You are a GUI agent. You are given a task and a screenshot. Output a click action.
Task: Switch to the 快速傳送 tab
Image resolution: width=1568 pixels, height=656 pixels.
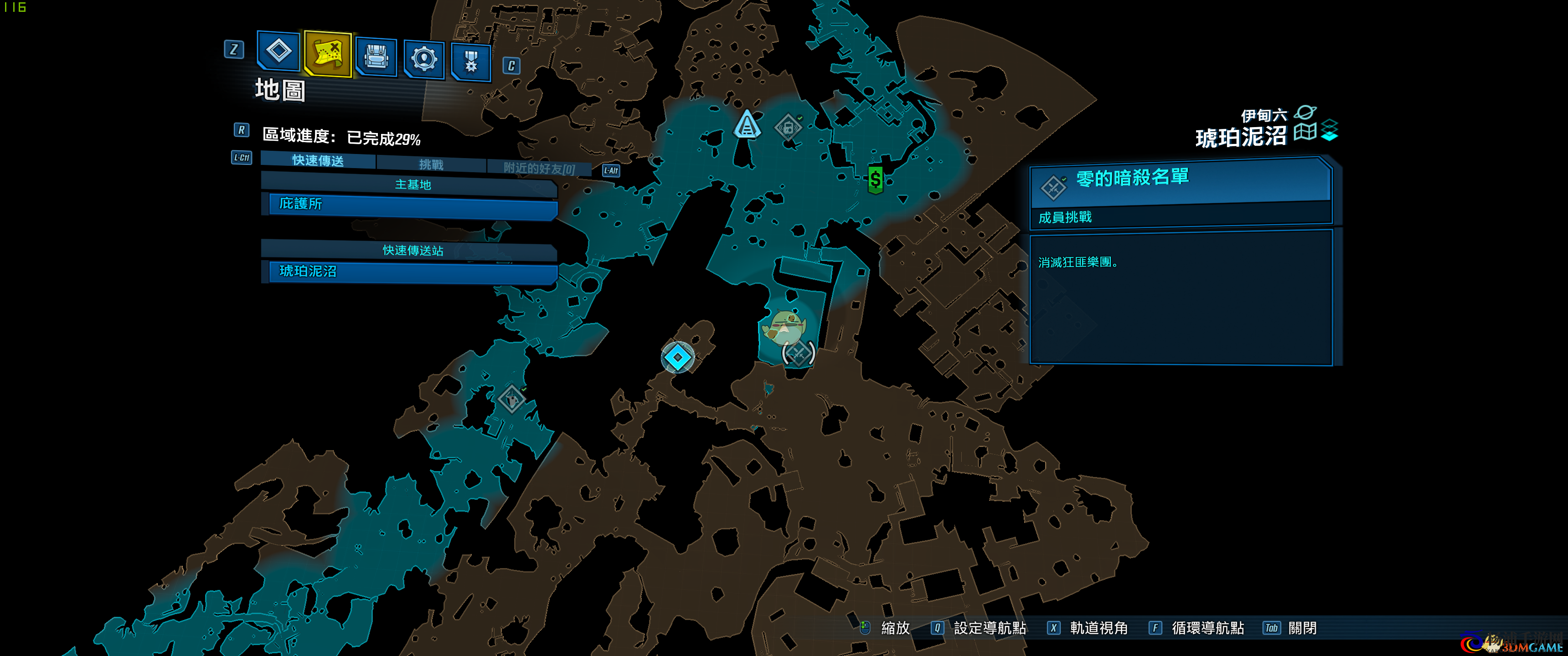point(318,161)
